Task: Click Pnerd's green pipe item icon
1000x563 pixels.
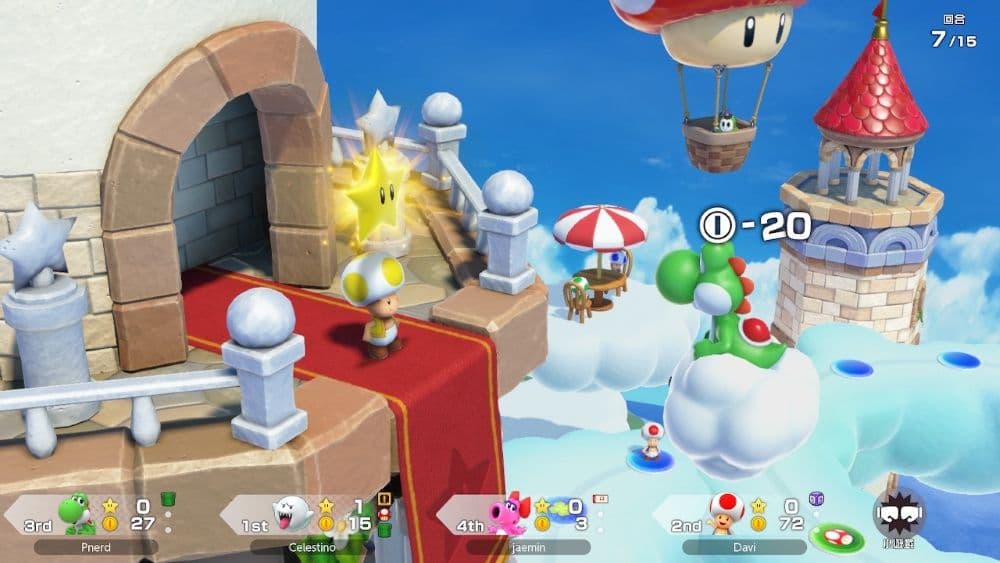Action: click(x=168, y=498)
